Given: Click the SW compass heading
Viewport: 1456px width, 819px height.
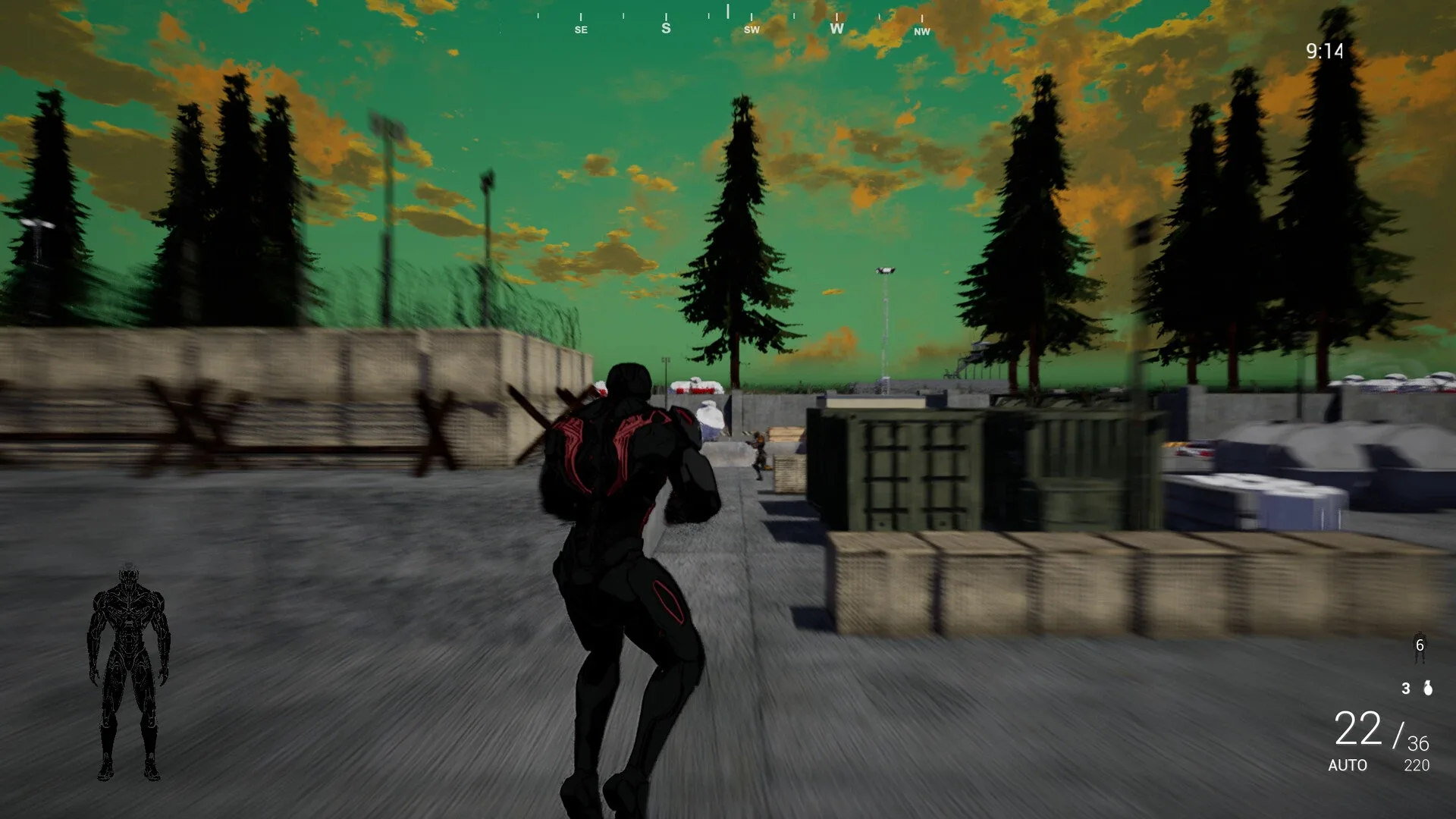Looking at the screenshot, I should (x=752, y=30).
